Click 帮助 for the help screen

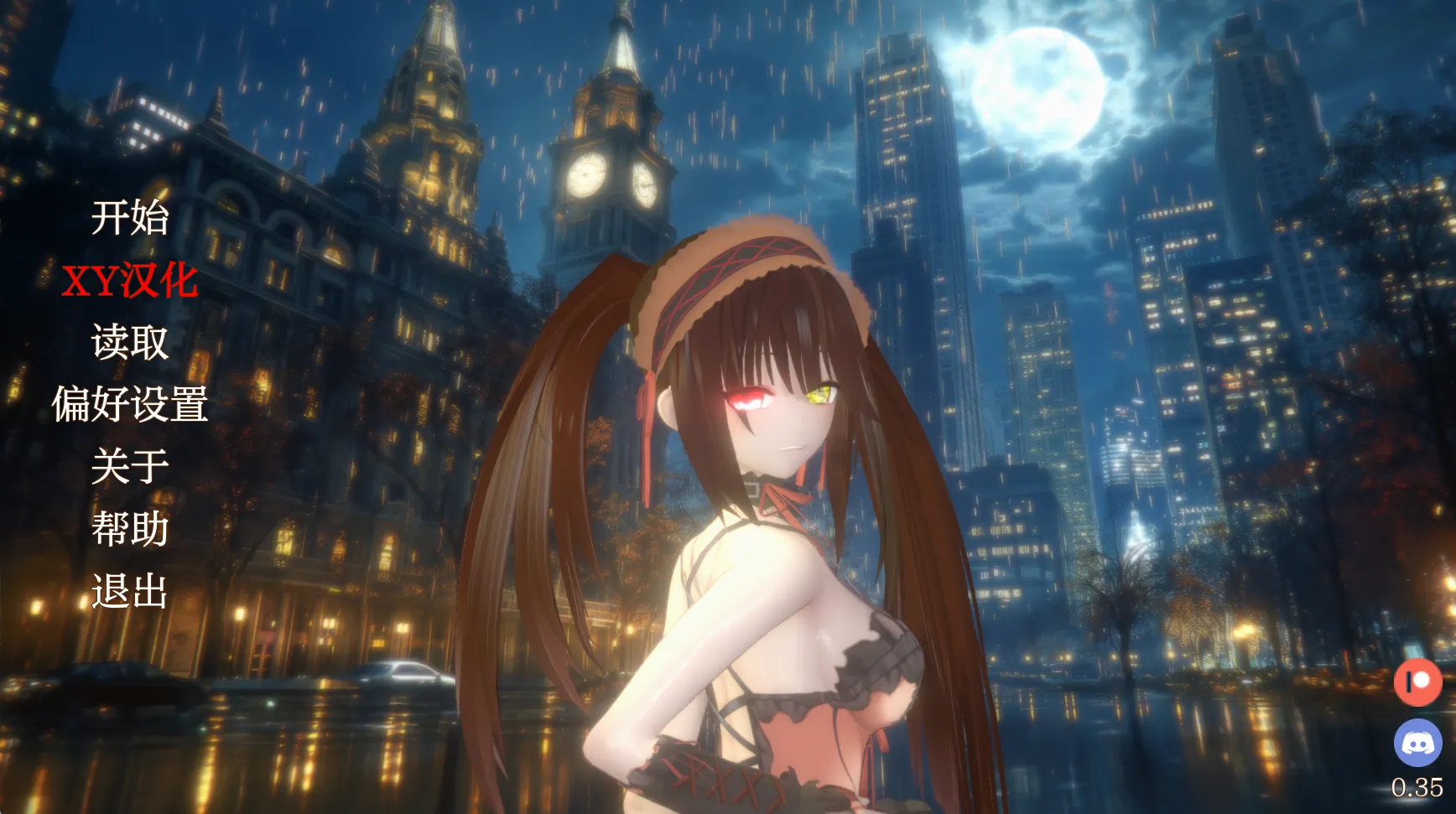click(132, 527)
